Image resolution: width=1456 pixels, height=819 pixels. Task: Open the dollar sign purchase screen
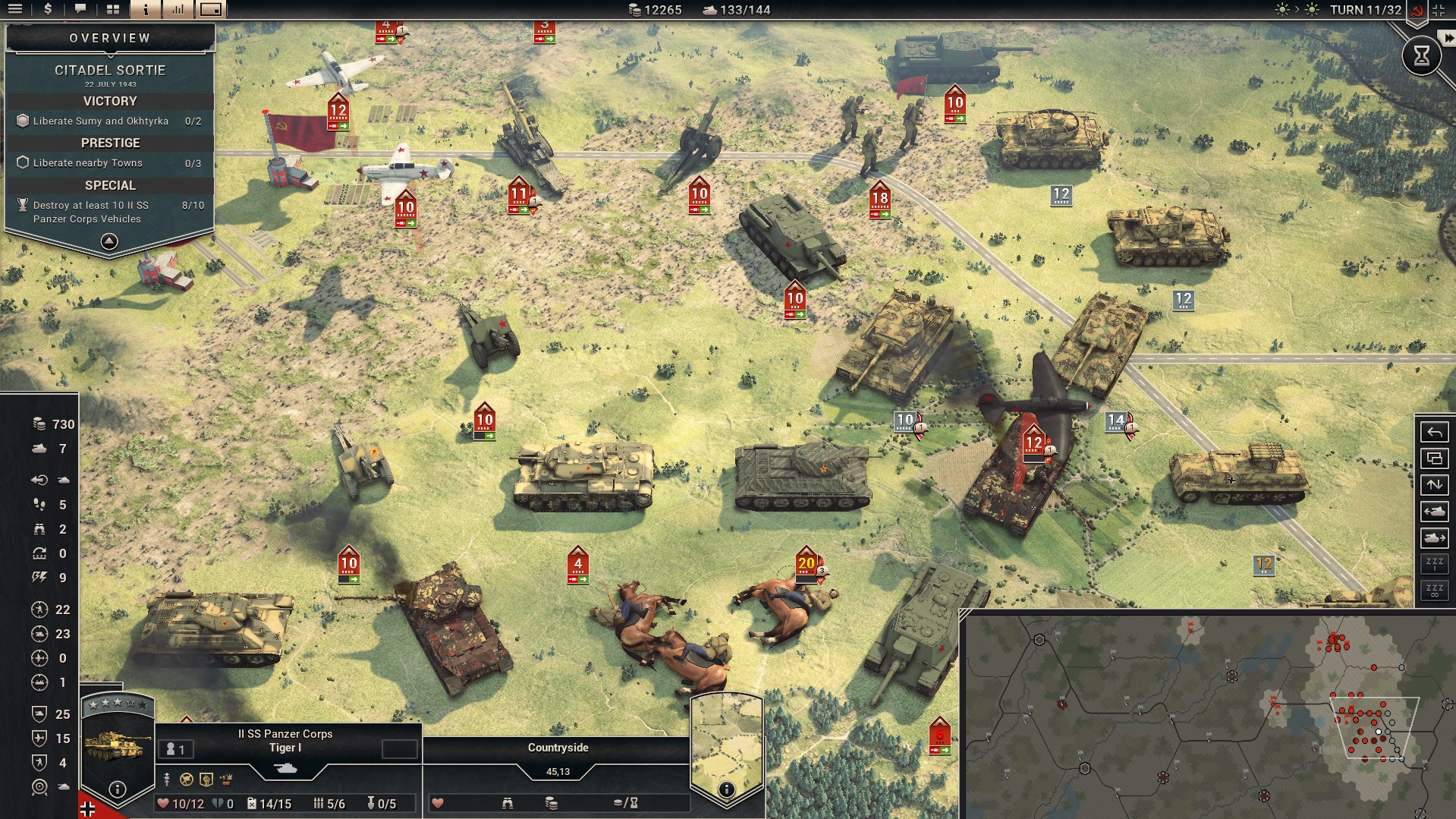tap(48, 9)
